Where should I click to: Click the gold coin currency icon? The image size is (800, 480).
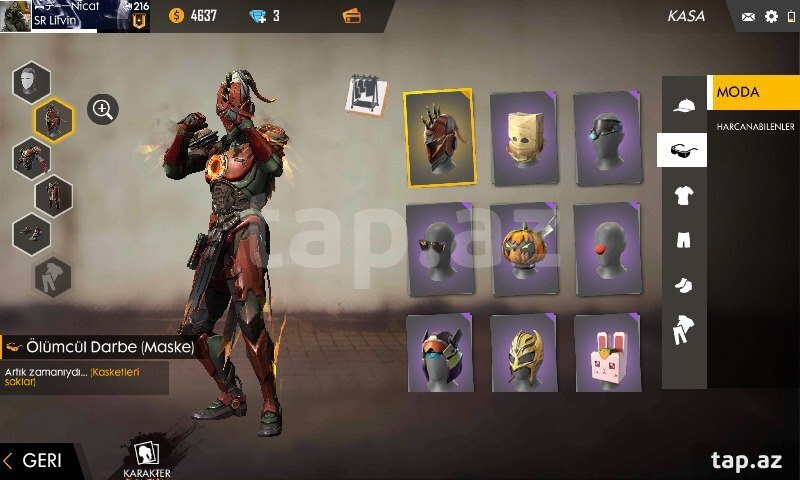coord(177,15)
